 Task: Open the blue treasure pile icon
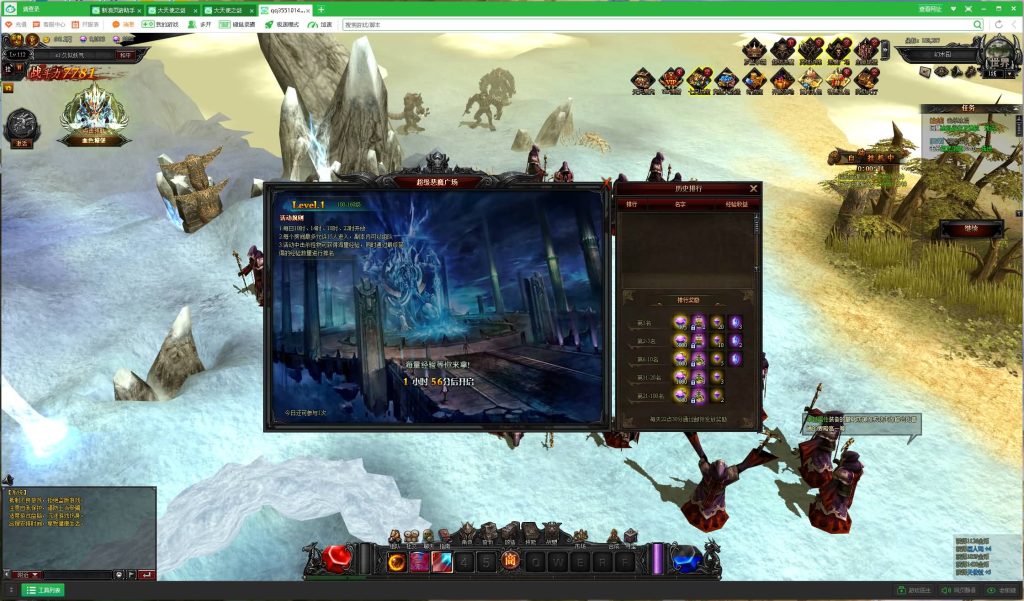(x=726, y=79)
